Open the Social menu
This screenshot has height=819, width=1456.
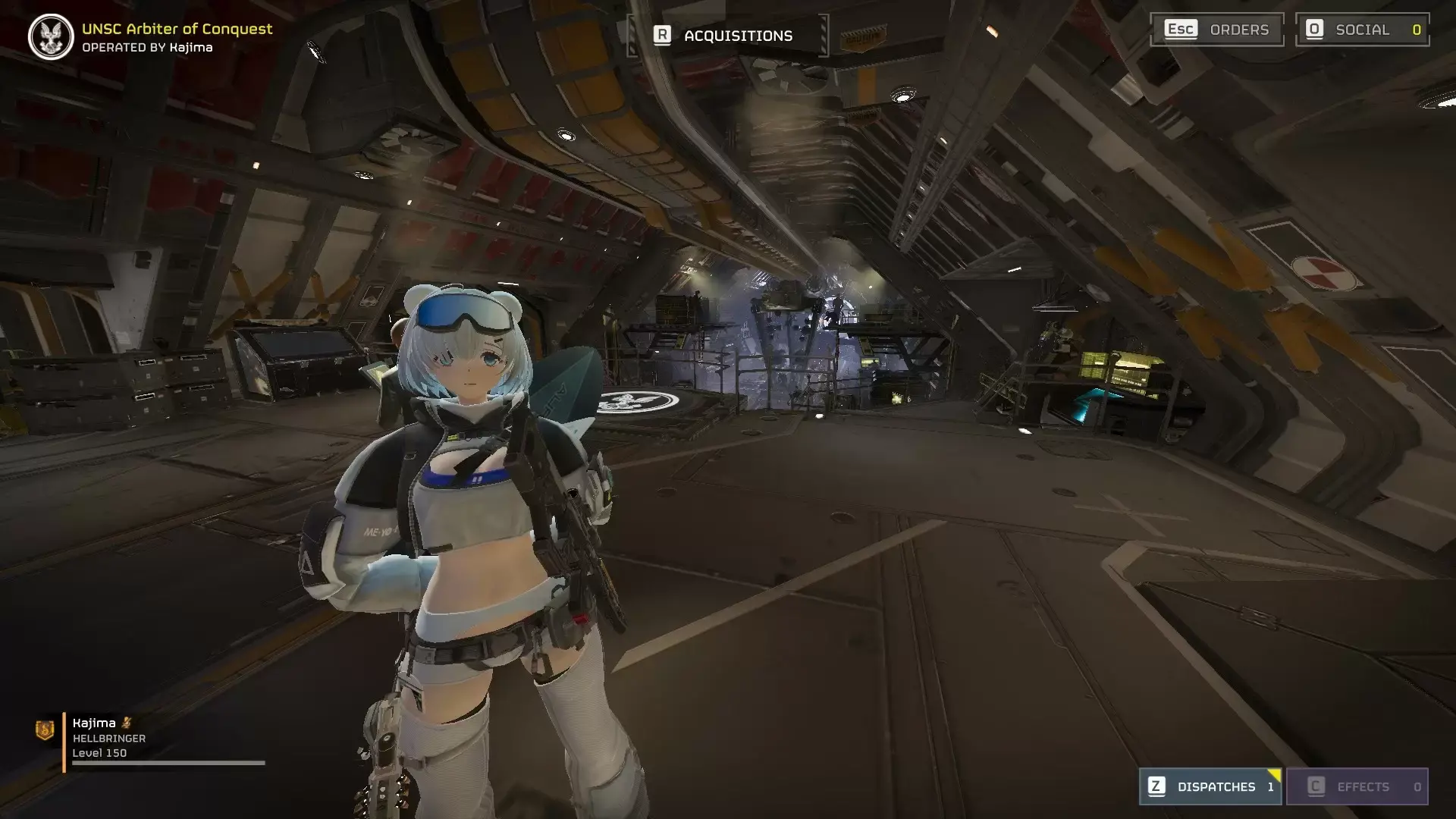1362,30
